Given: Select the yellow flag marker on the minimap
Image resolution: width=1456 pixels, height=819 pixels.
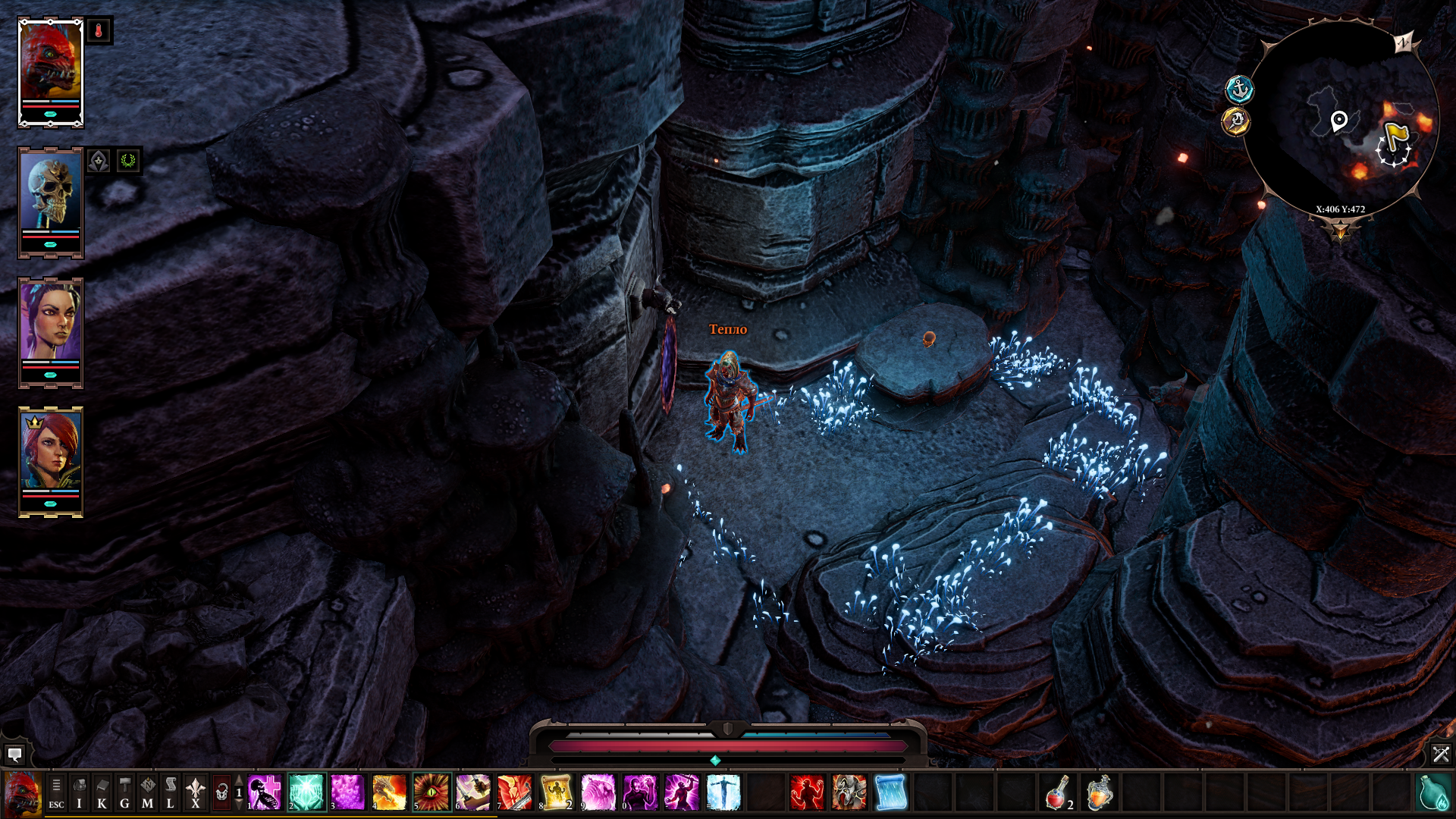Looking at the screenshot, I should pos(1396,136).
